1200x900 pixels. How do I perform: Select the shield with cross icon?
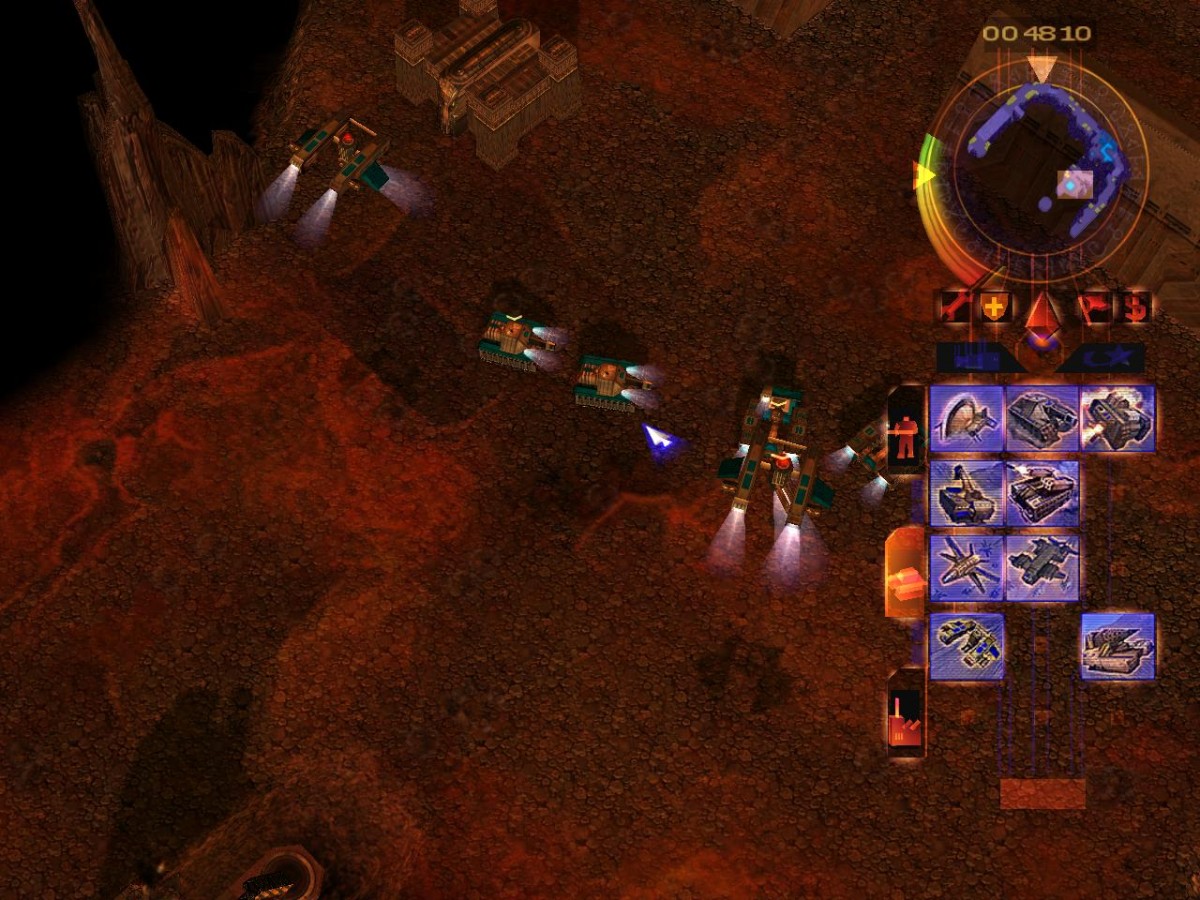[994, 307]
